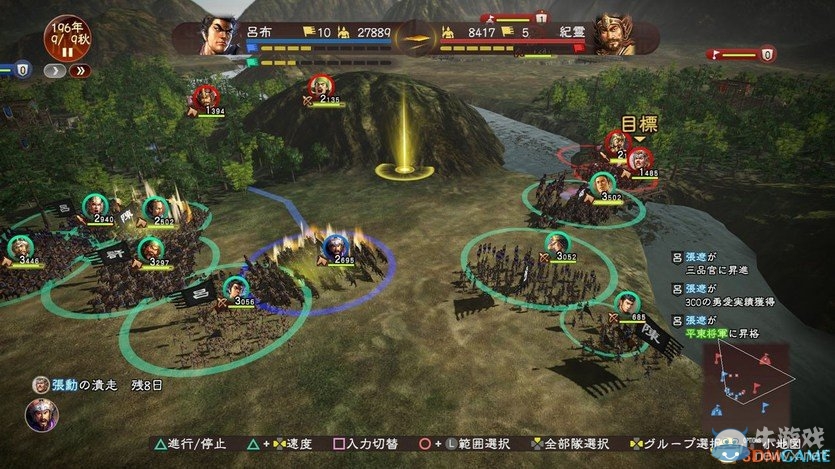The height and width of the screenshot is (469, 835).
Task: Target the enemy unit with 2138 troops
Action: [x=320, y=86]
